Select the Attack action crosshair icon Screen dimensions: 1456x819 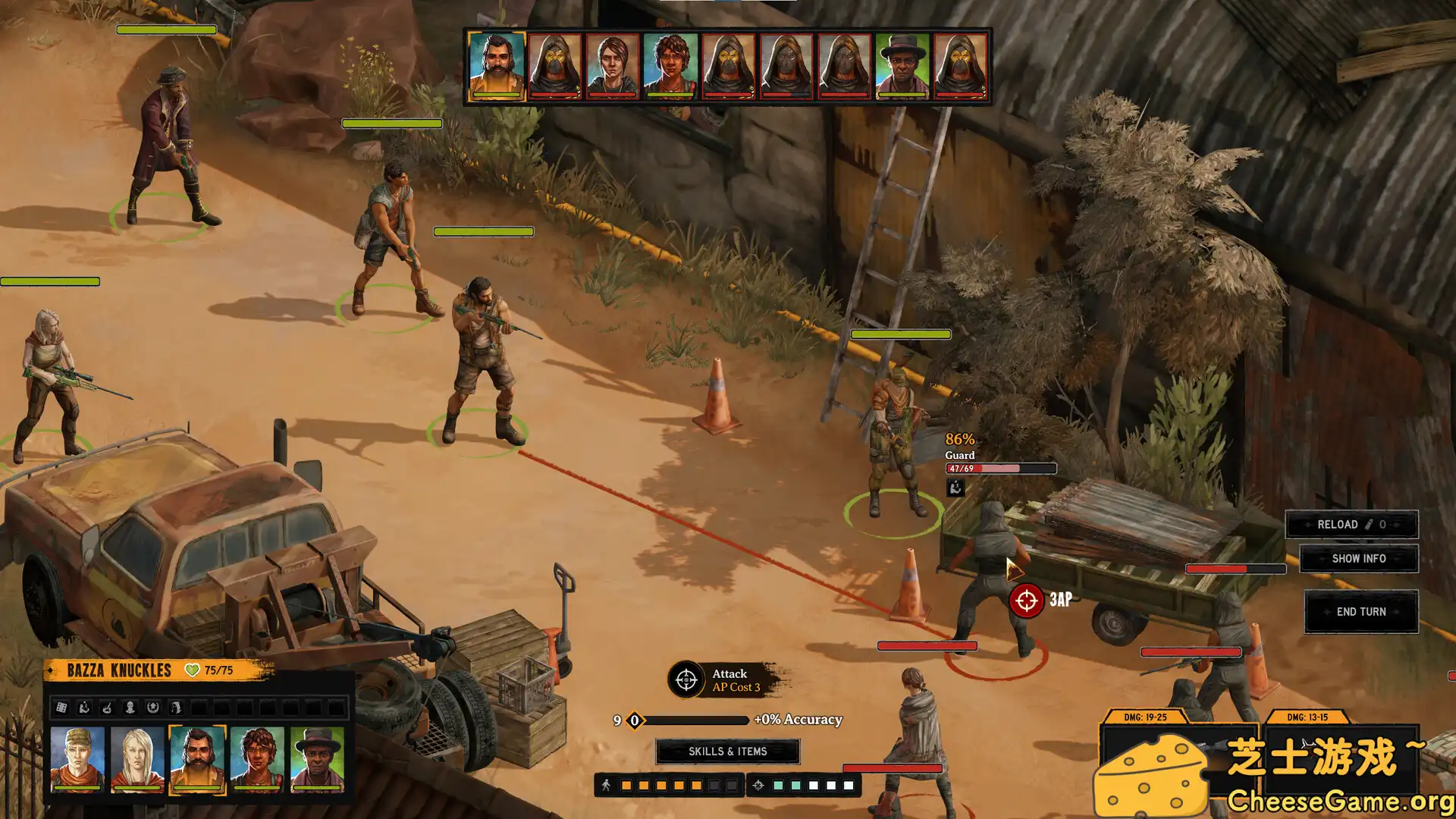coord(686,679)
